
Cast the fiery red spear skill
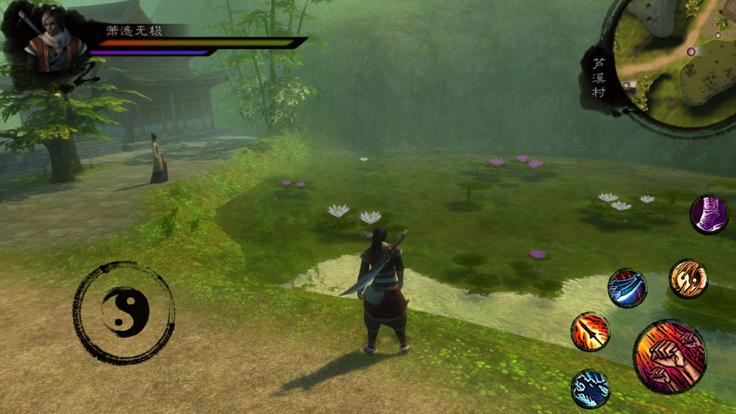click(x=590, y=332)
